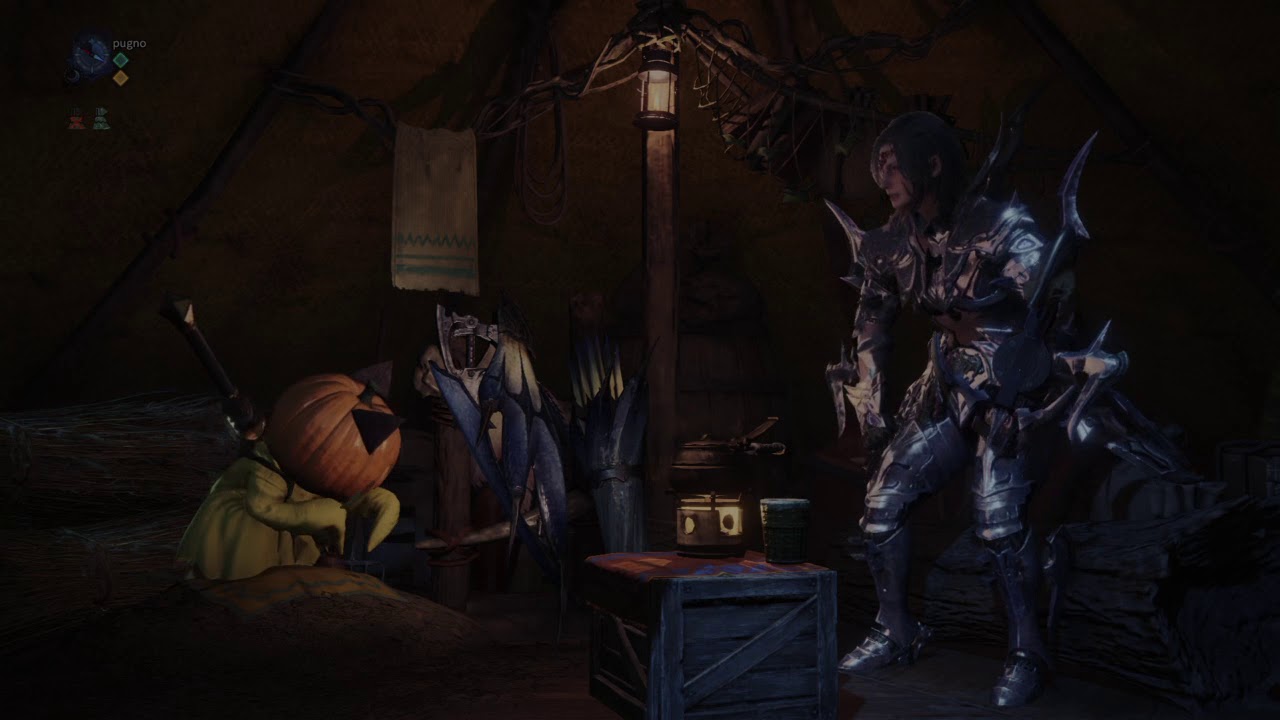The width and height of the screenshot is (1280, 720).
Task: Click the green buff status icon
Action: click(x=101, y=119)
